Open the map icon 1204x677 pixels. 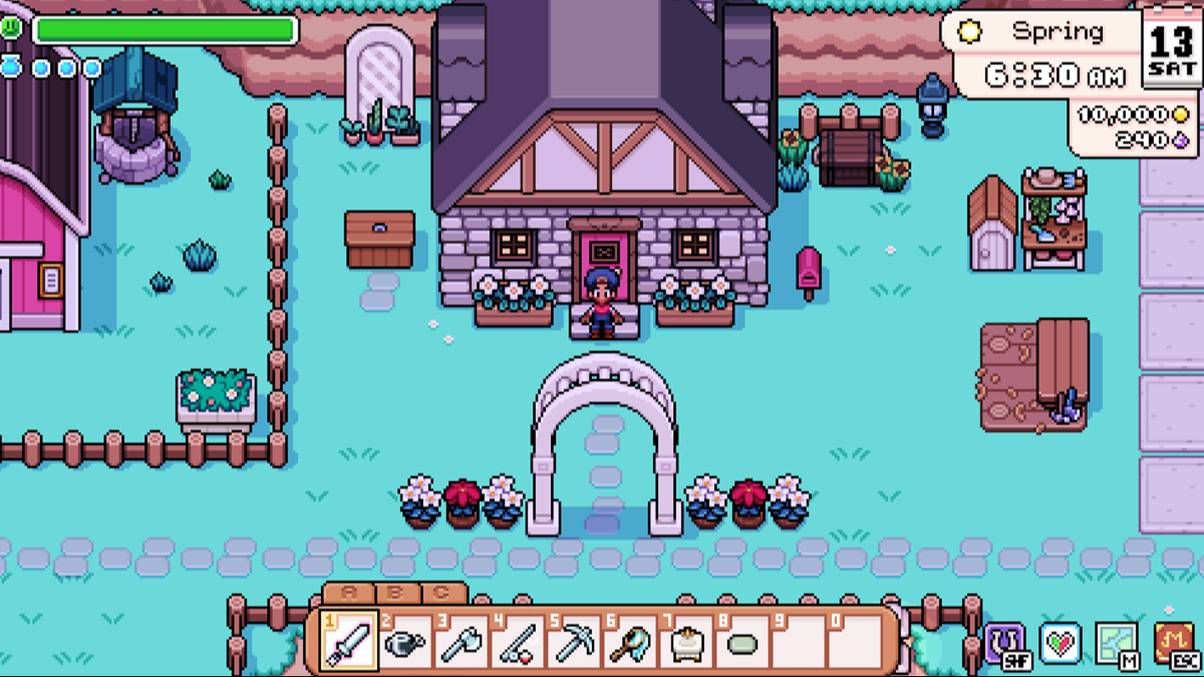coord(1116,643)
